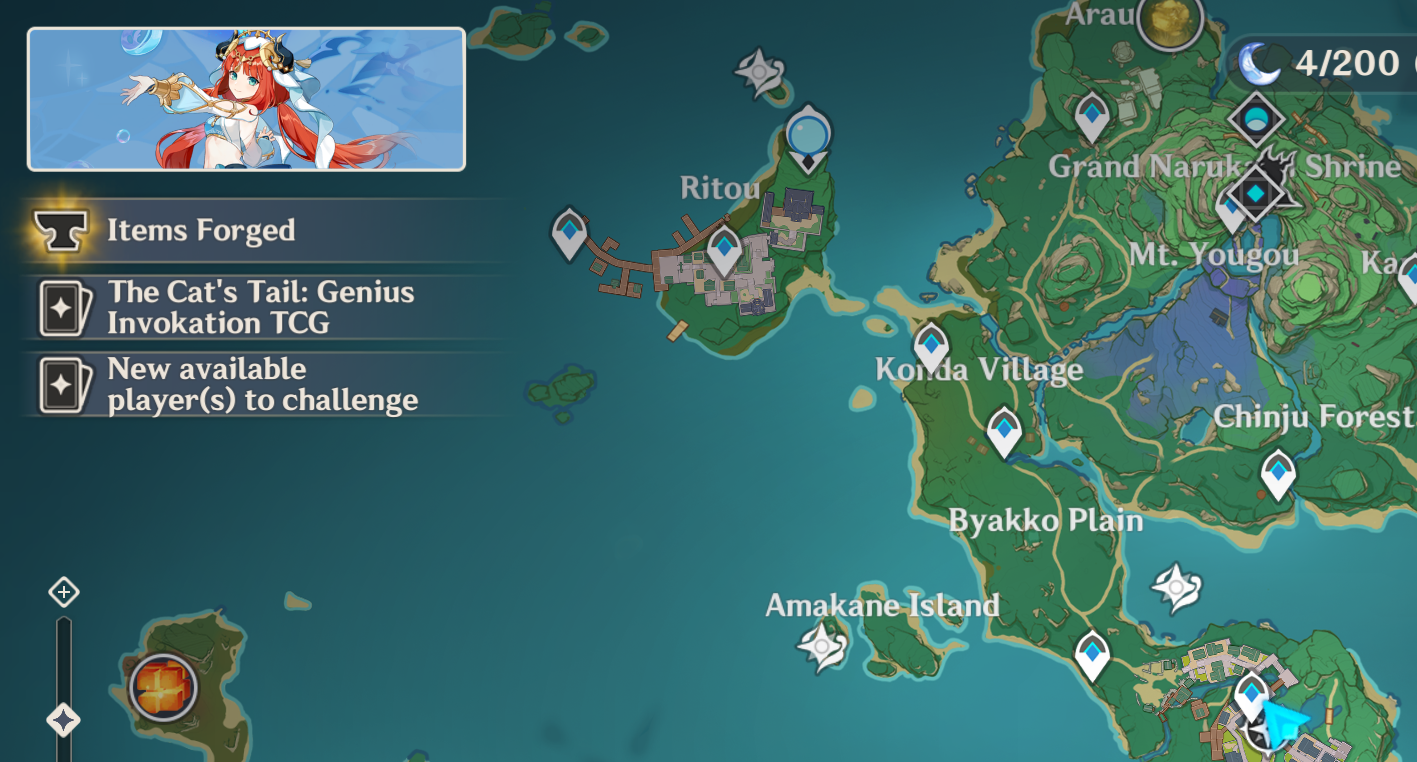Open the pinwheel event marker near Amakane Island
1417x762 pixels.
[820, 645]
